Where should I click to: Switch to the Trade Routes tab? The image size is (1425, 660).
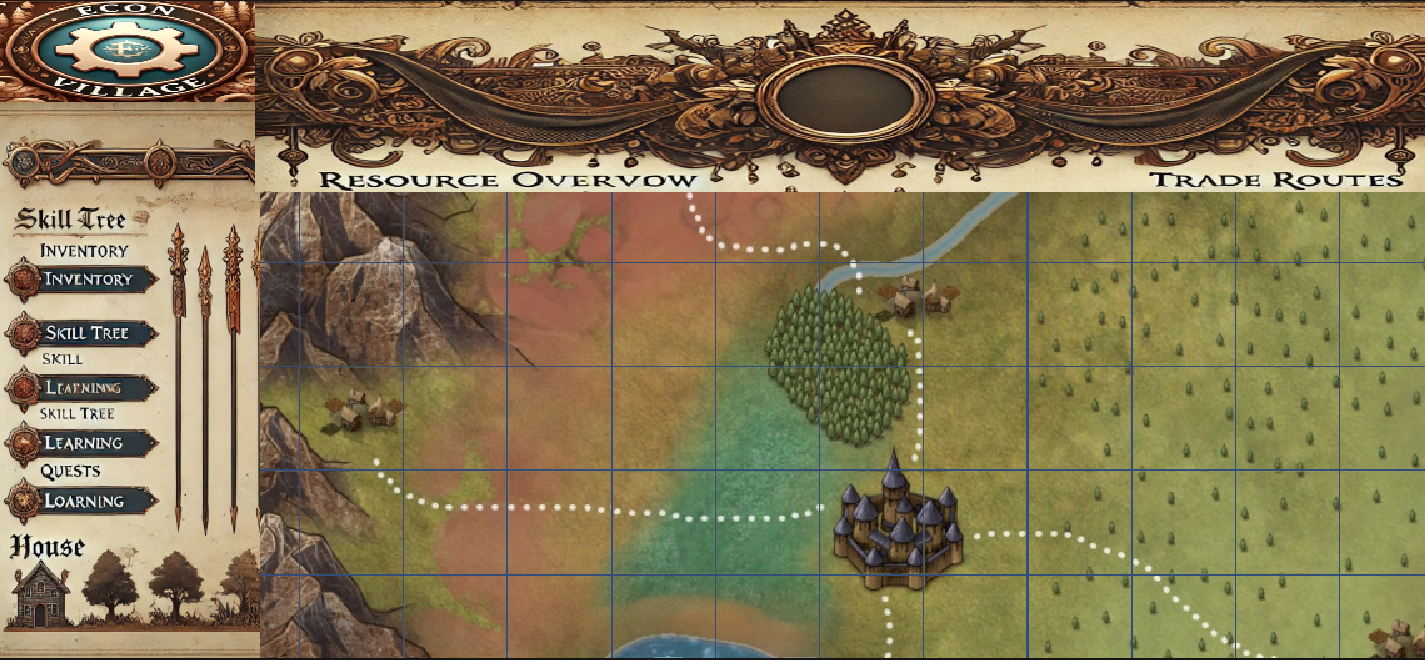1275,180
